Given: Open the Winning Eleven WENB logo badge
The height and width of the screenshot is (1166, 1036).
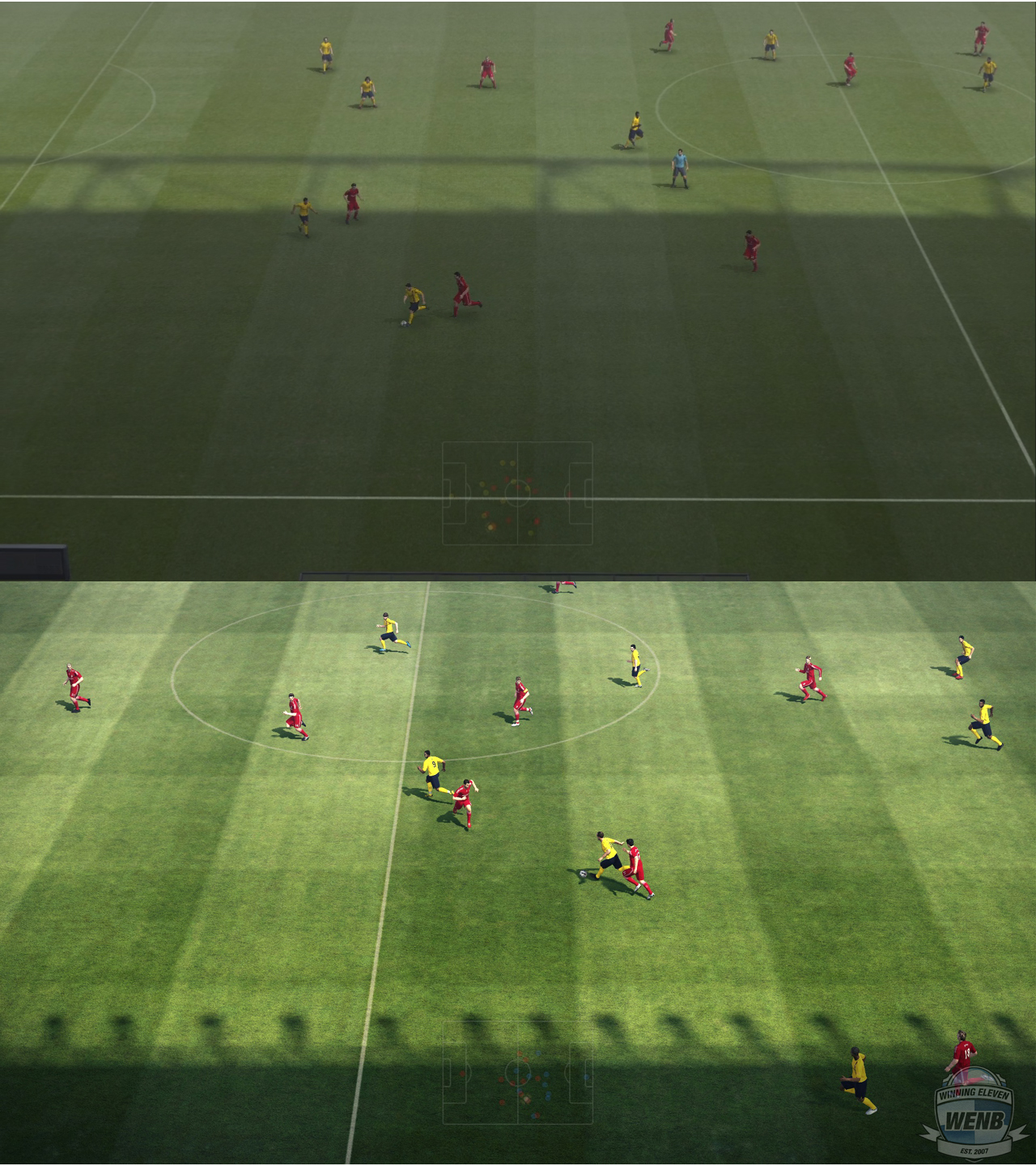Looking at the screenshot, I should point(974,1113).
